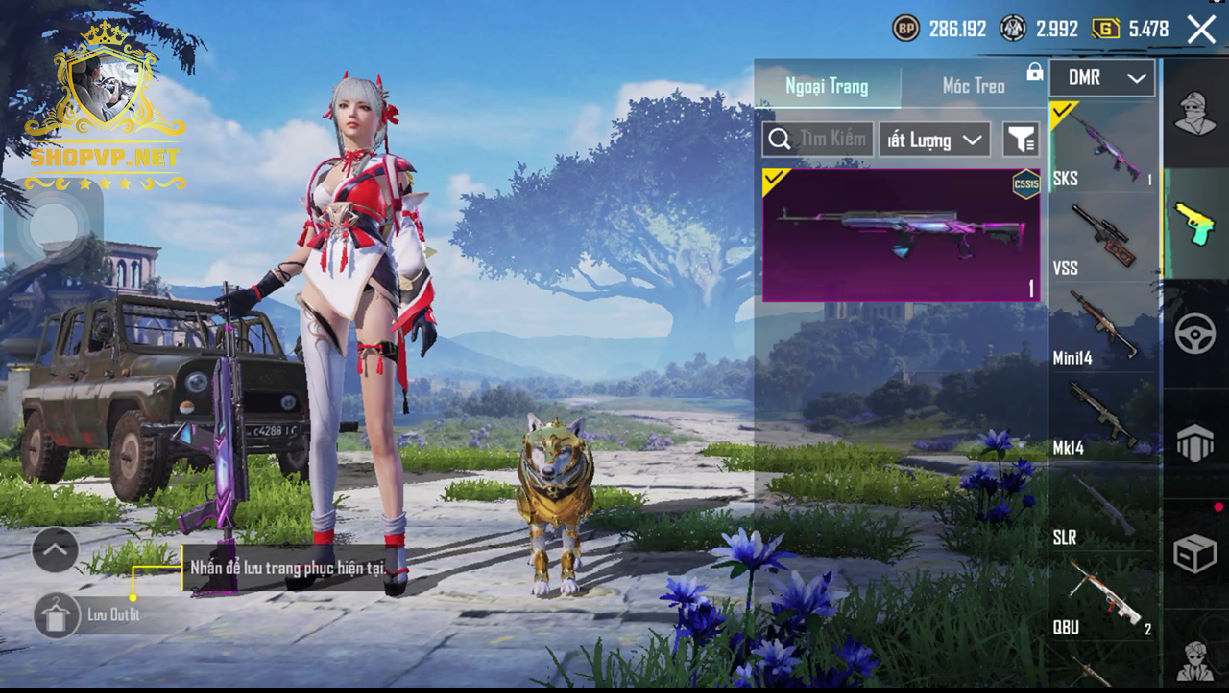
Task: Pick the SLR weapon entry
Action: pos(1102,507)
